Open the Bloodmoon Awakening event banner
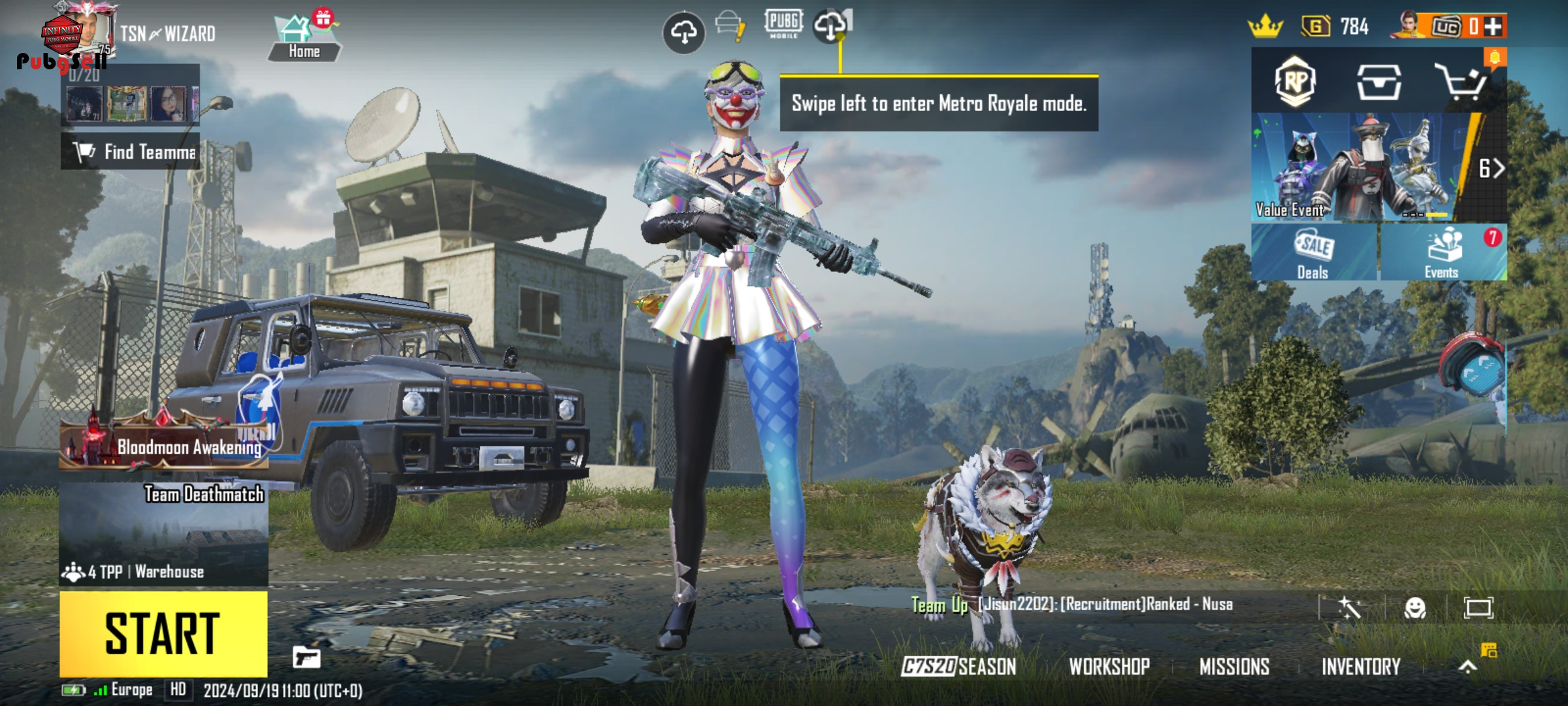Screen dimensions: 1568x706 click(x=163, y=446)
